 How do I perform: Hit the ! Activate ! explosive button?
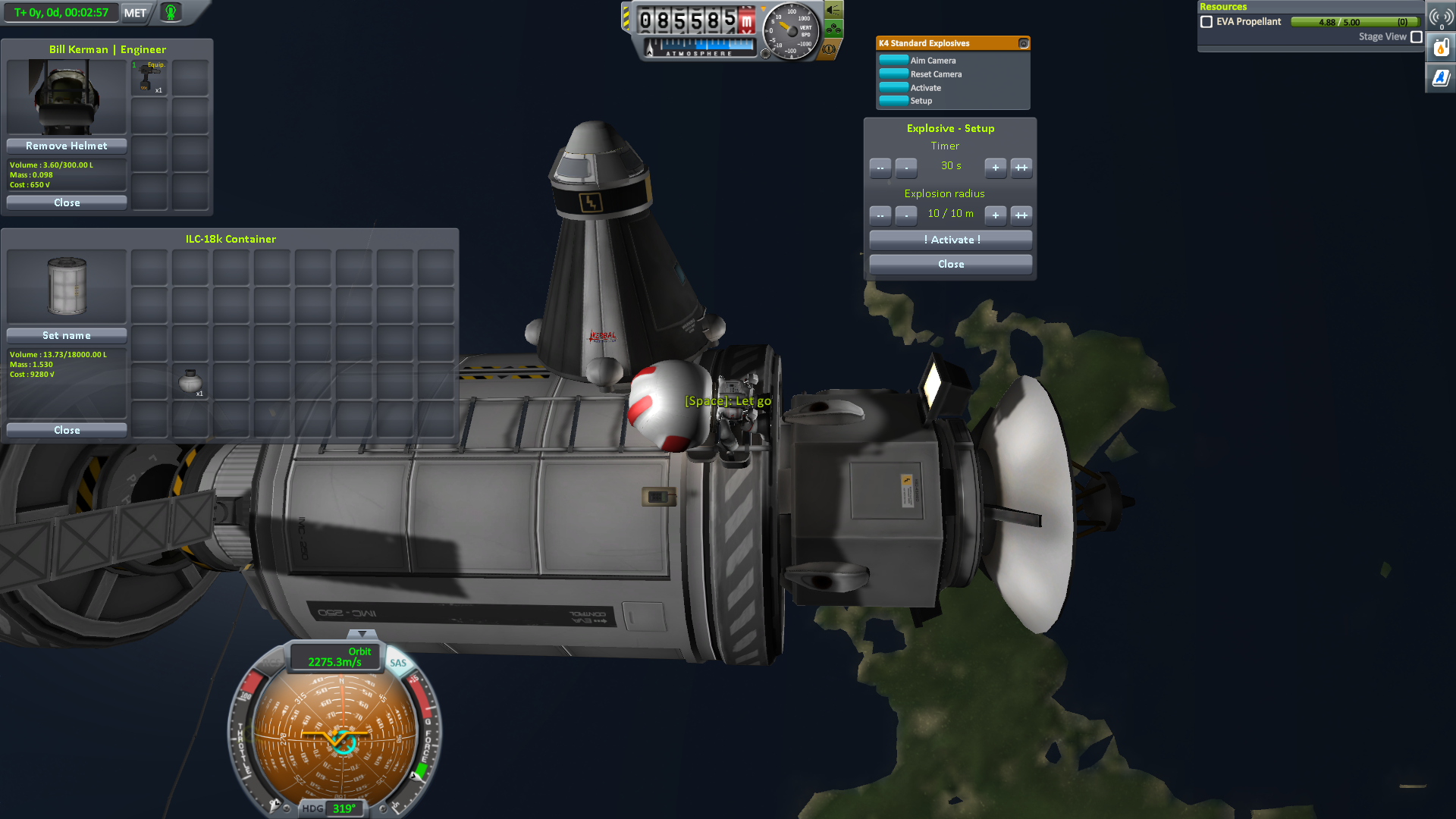951,240
